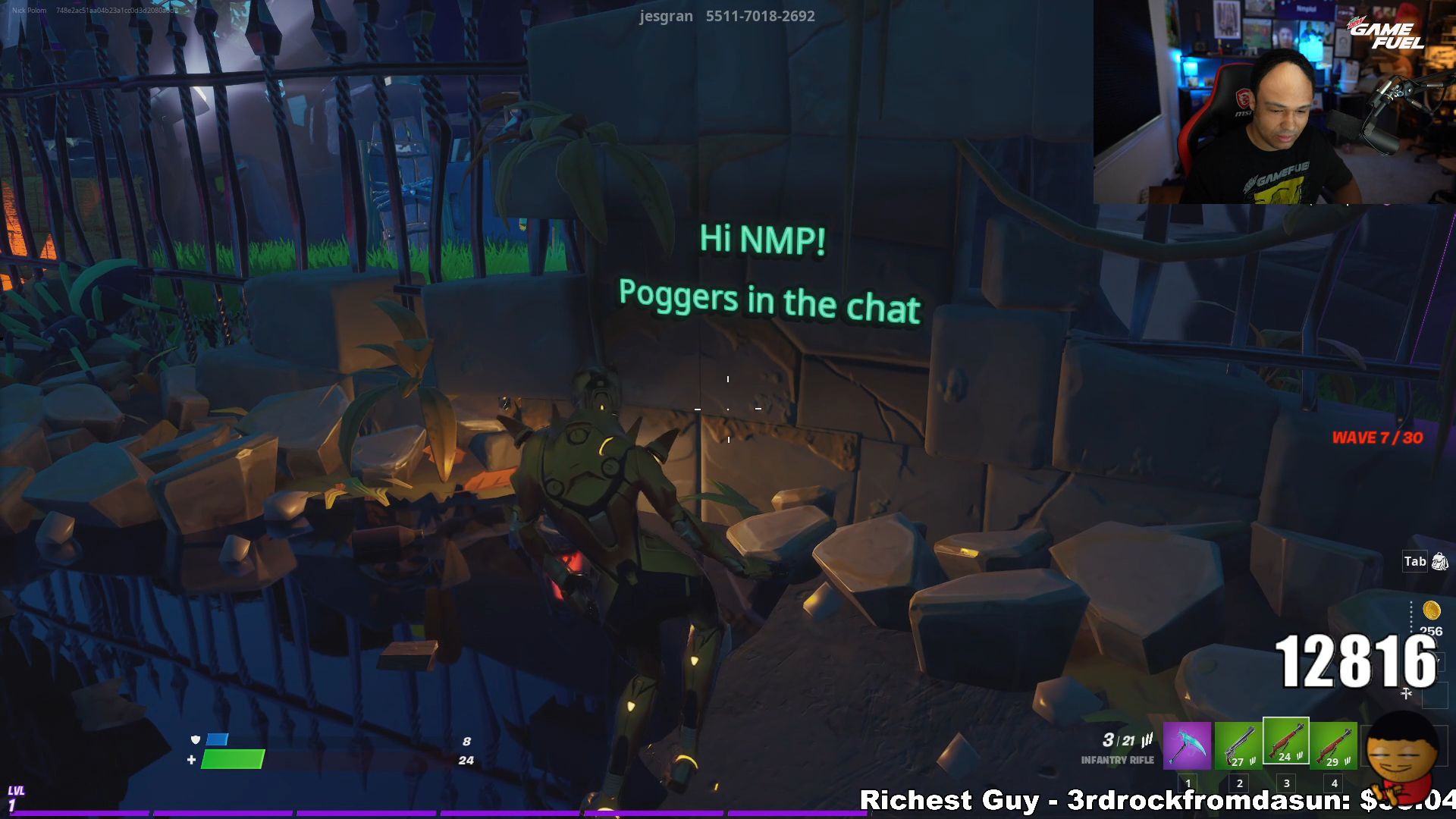Open the backpack via the Tab inventory icon

[1437, 561]
